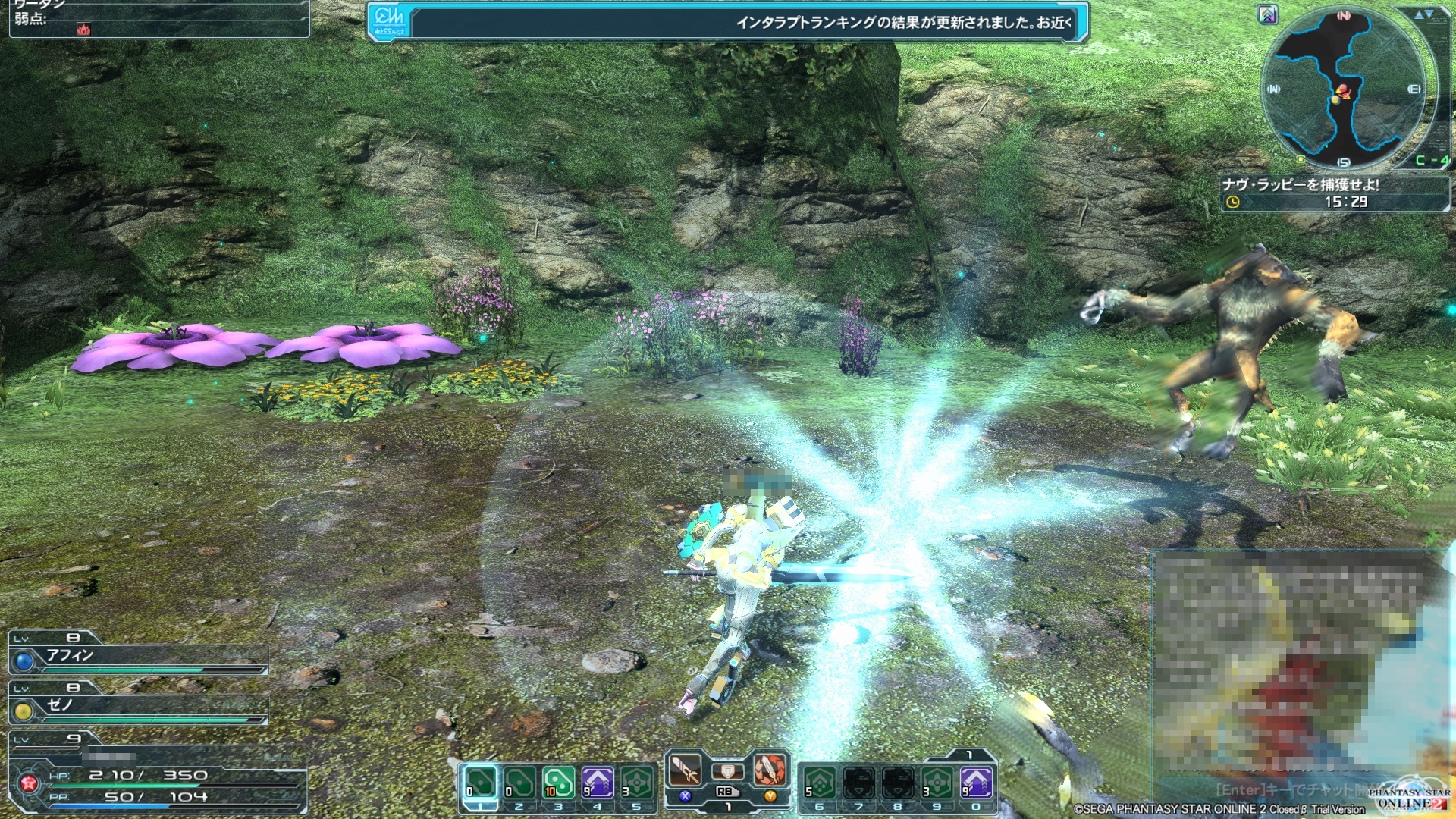This screenshot has height=819, width=1456.
Task: Use the purple chevron item in slot 0
Action: [976, 783]
